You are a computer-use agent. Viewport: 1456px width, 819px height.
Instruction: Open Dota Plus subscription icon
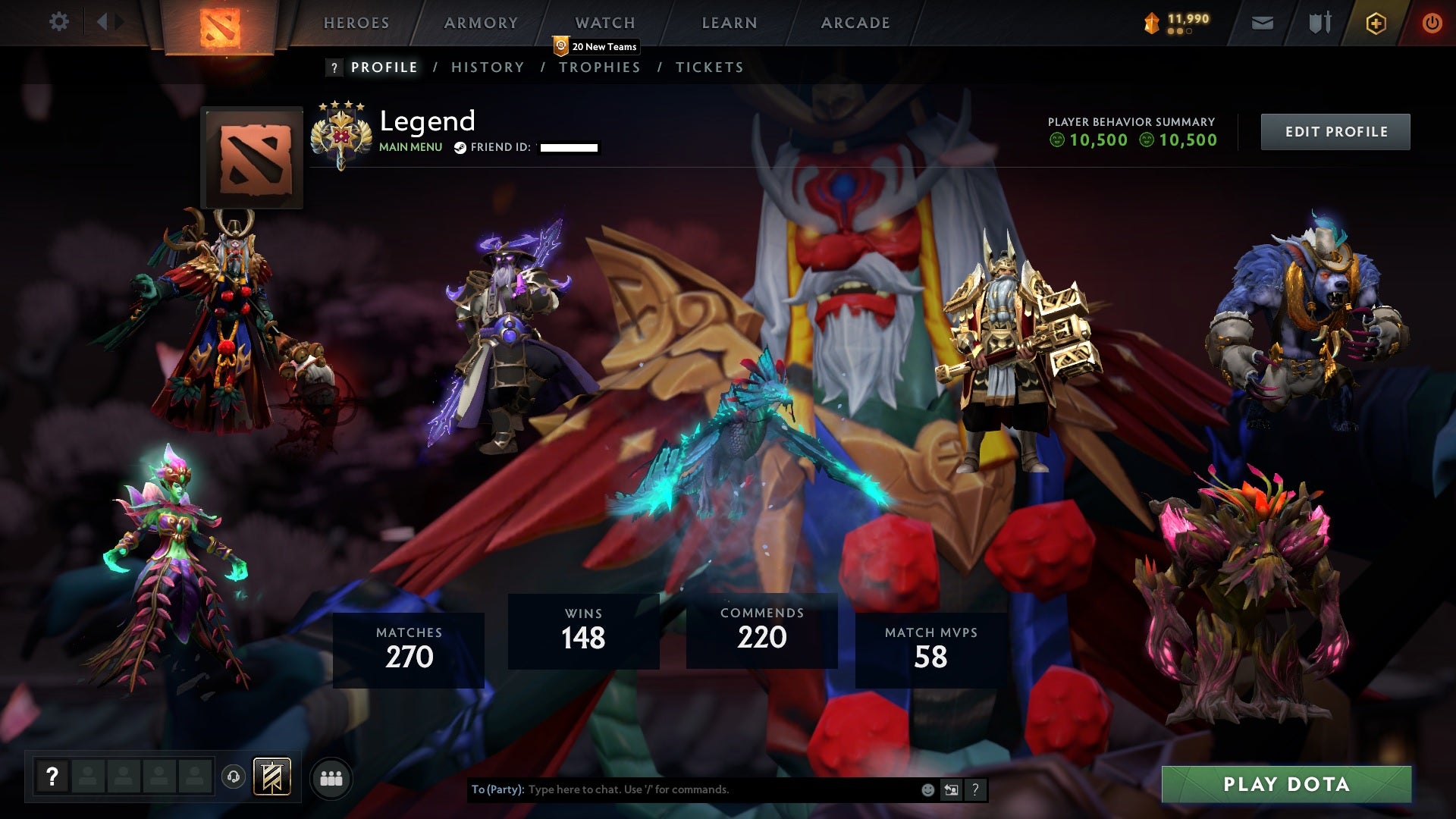(x=1375, y=23)
